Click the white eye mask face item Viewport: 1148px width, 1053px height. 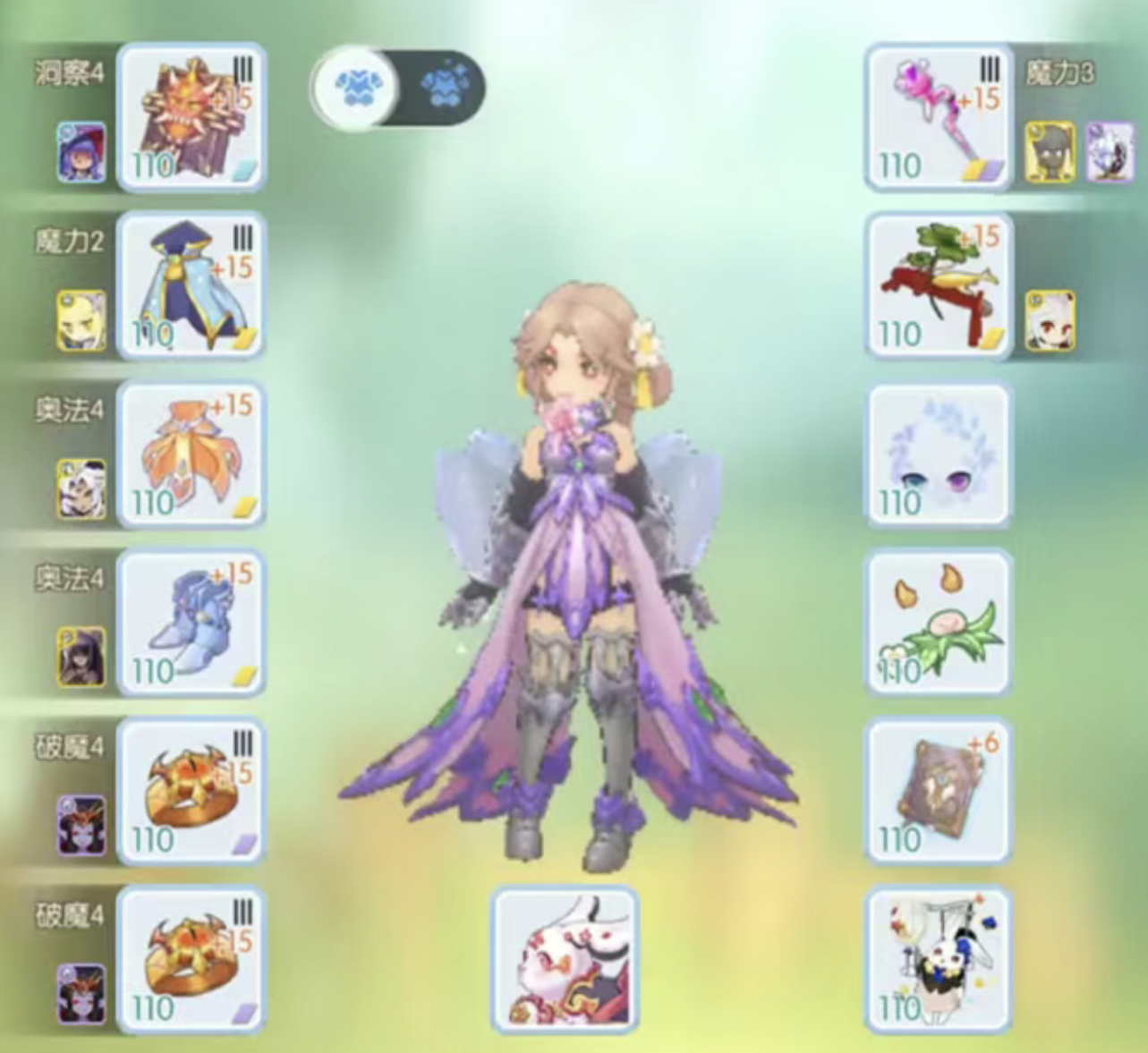click(x=937, y=454)
